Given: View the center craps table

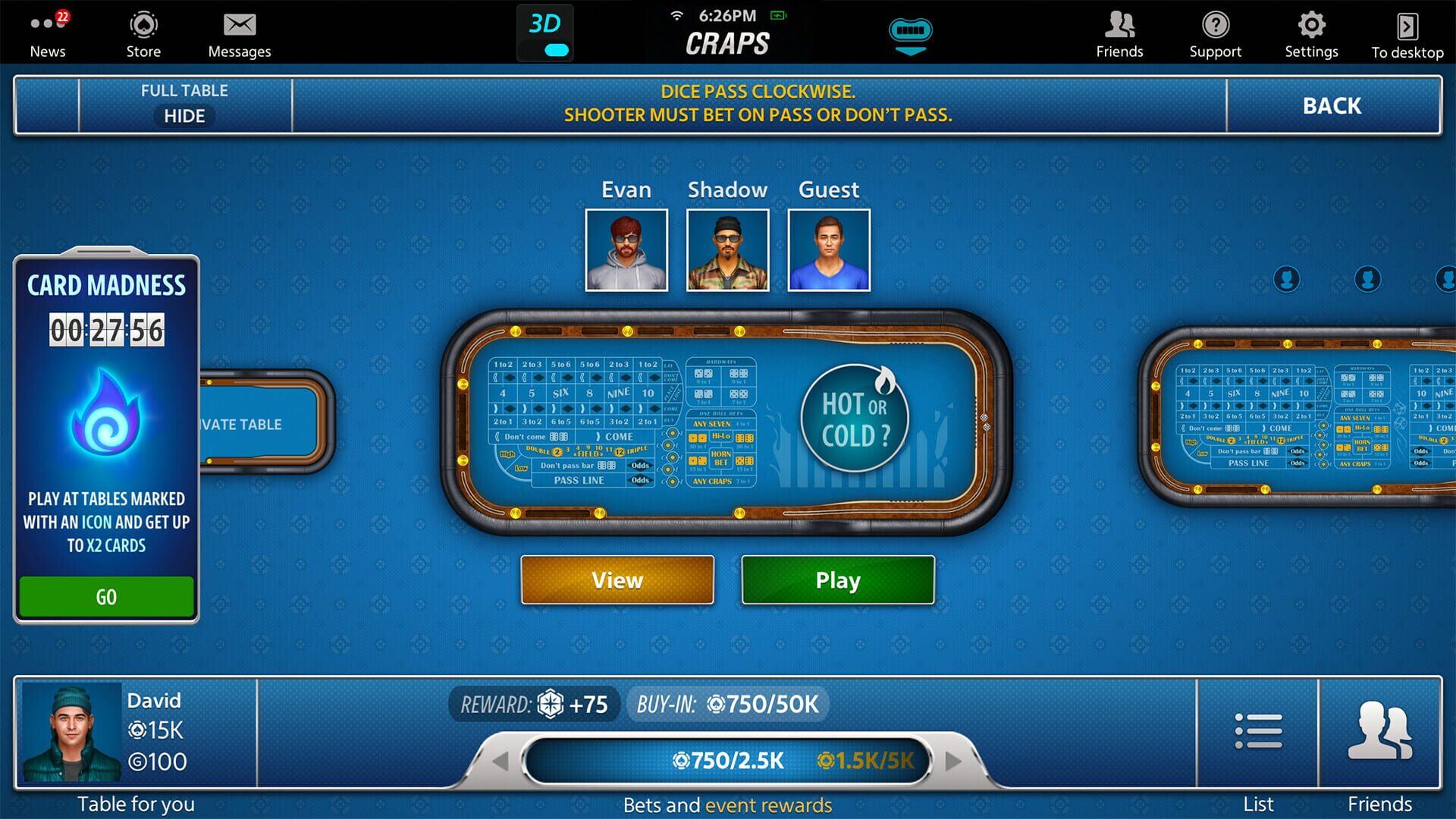Looking at the screenshot, I should [617, 580].
